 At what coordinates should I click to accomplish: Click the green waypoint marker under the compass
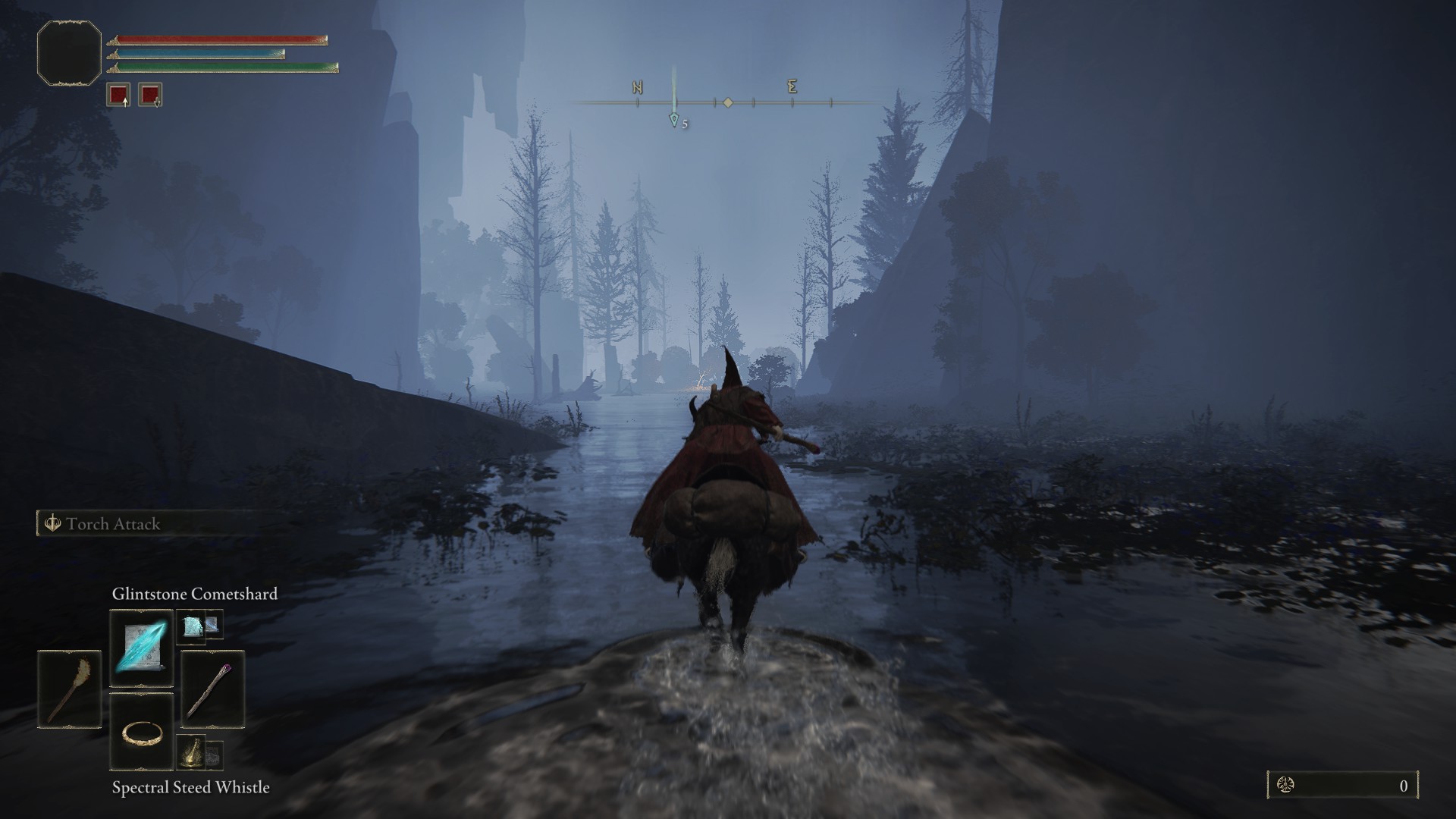click(x=673, y=120)
